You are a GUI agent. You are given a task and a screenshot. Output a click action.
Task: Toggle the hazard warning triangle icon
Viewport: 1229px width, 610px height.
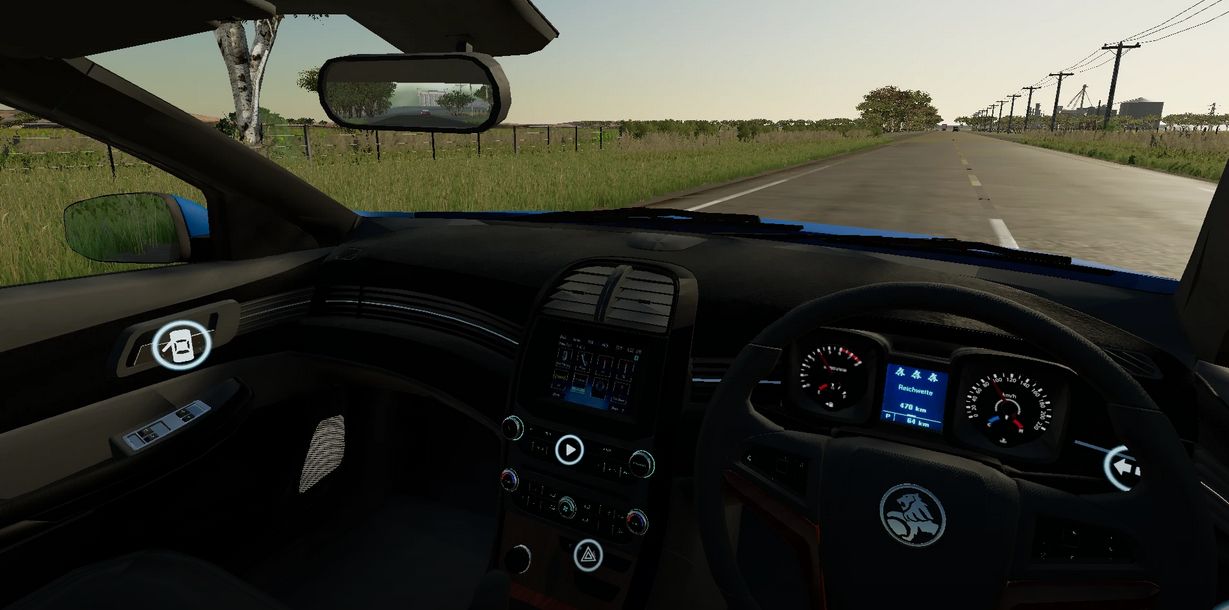588,555
